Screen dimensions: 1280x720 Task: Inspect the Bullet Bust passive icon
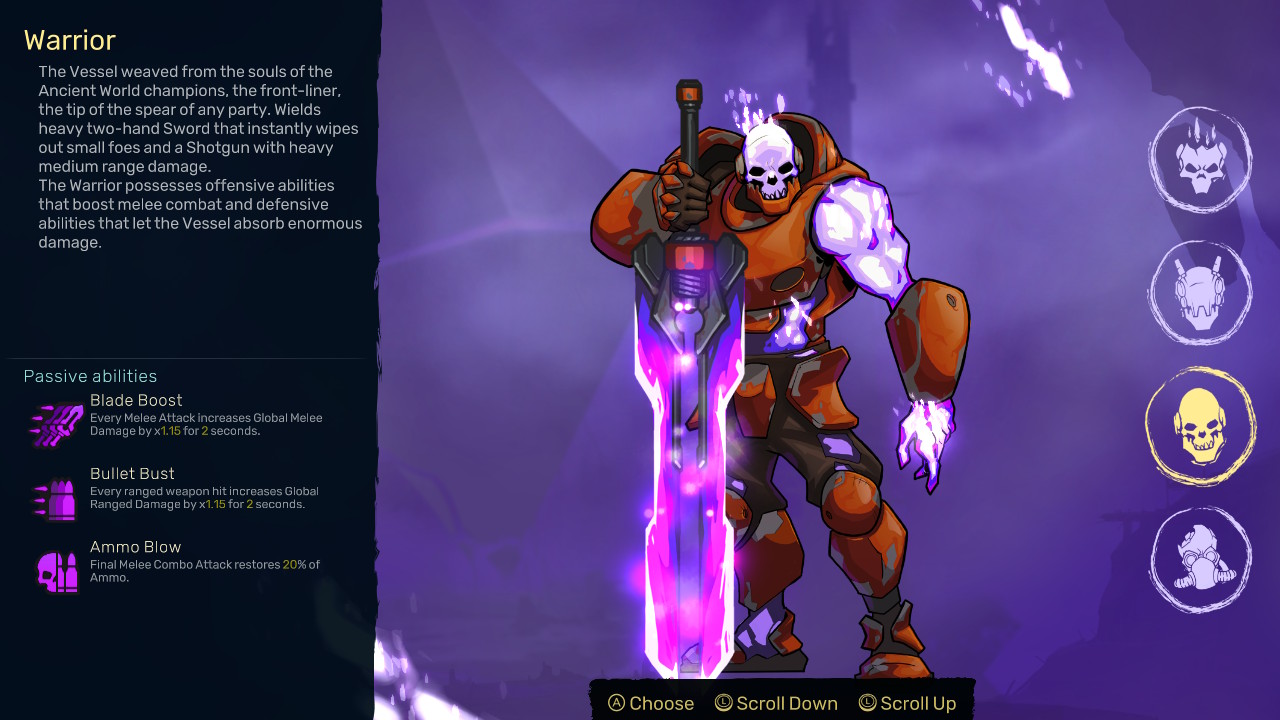tap(57, 498)
